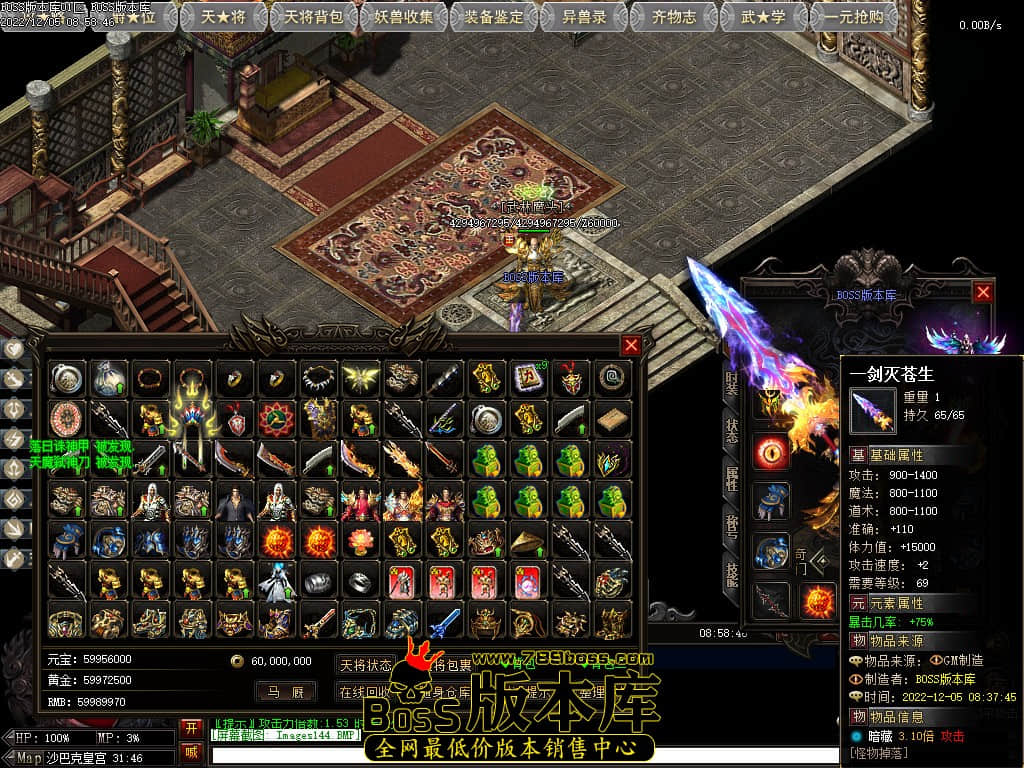
Task: Open the 天将背包 menu button
Action: coord(313,17)
